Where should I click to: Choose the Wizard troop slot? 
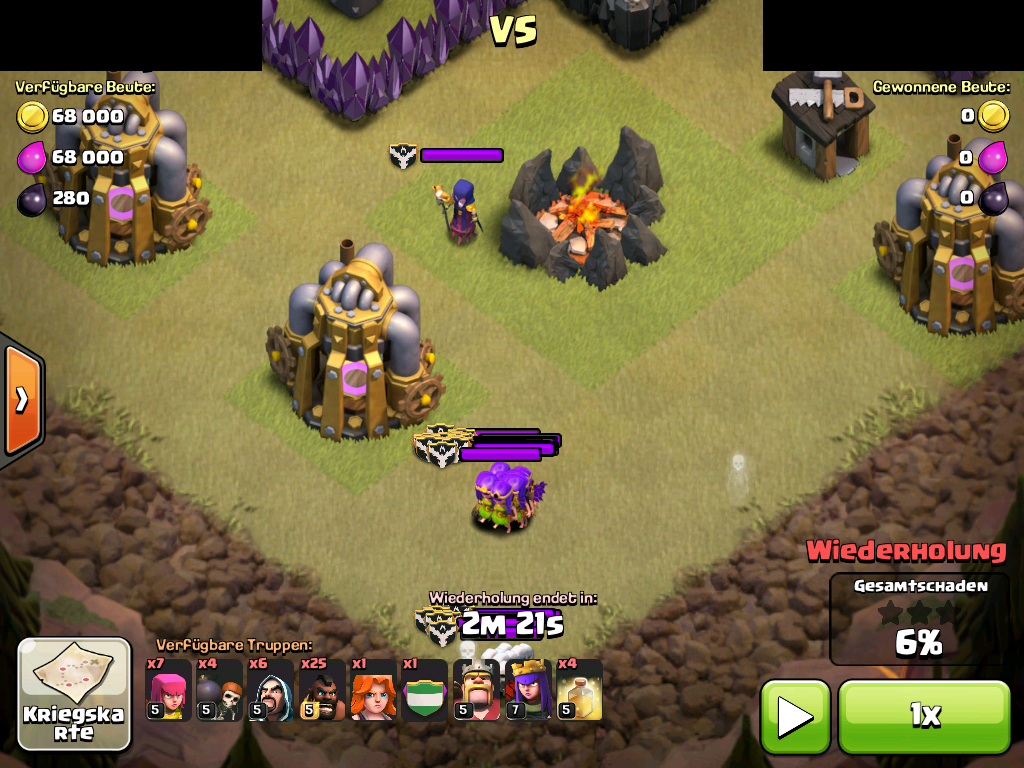pyautogui.click(x=271, y=690)
